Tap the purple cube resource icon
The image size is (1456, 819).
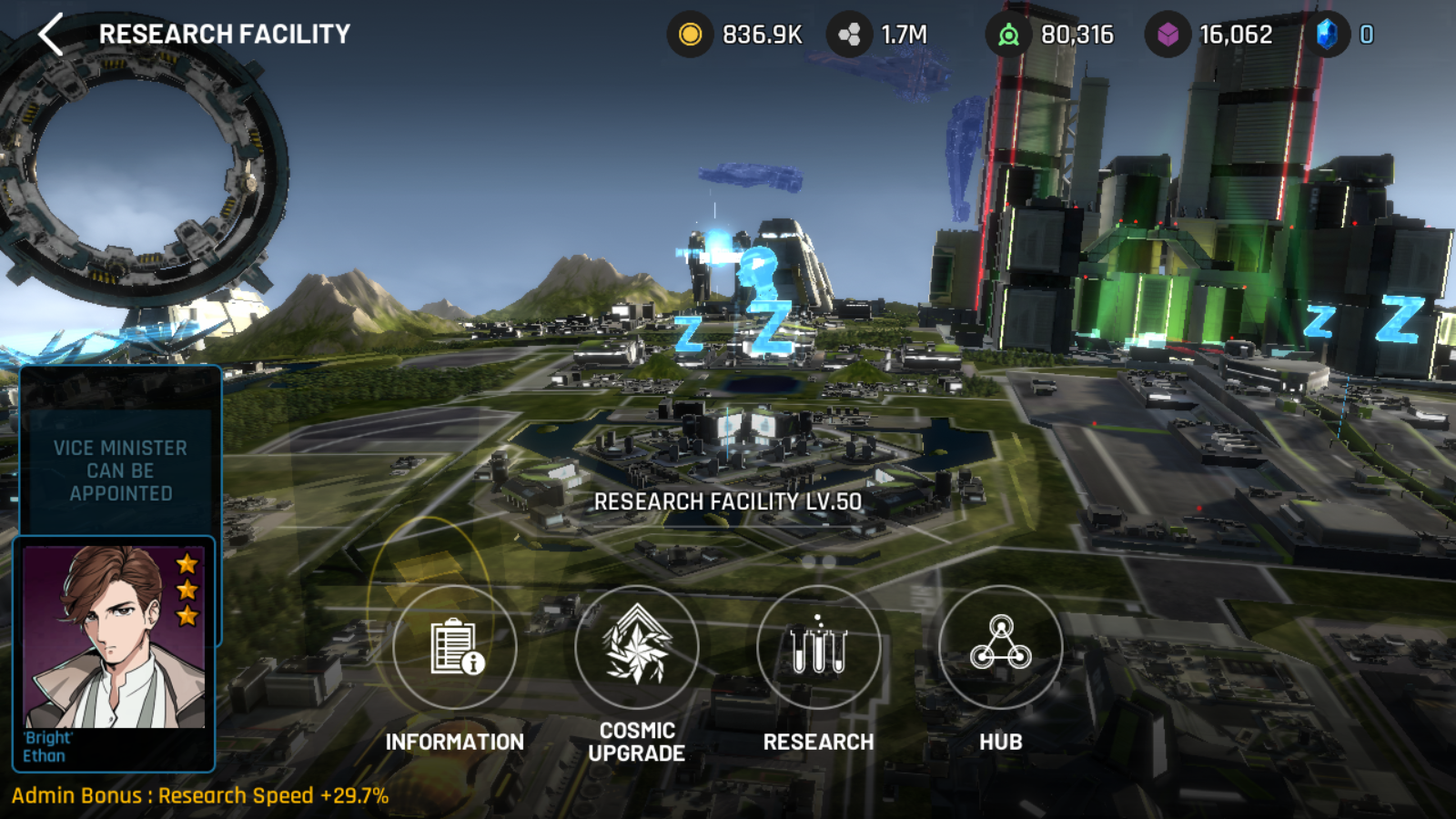click(1168, 35)
